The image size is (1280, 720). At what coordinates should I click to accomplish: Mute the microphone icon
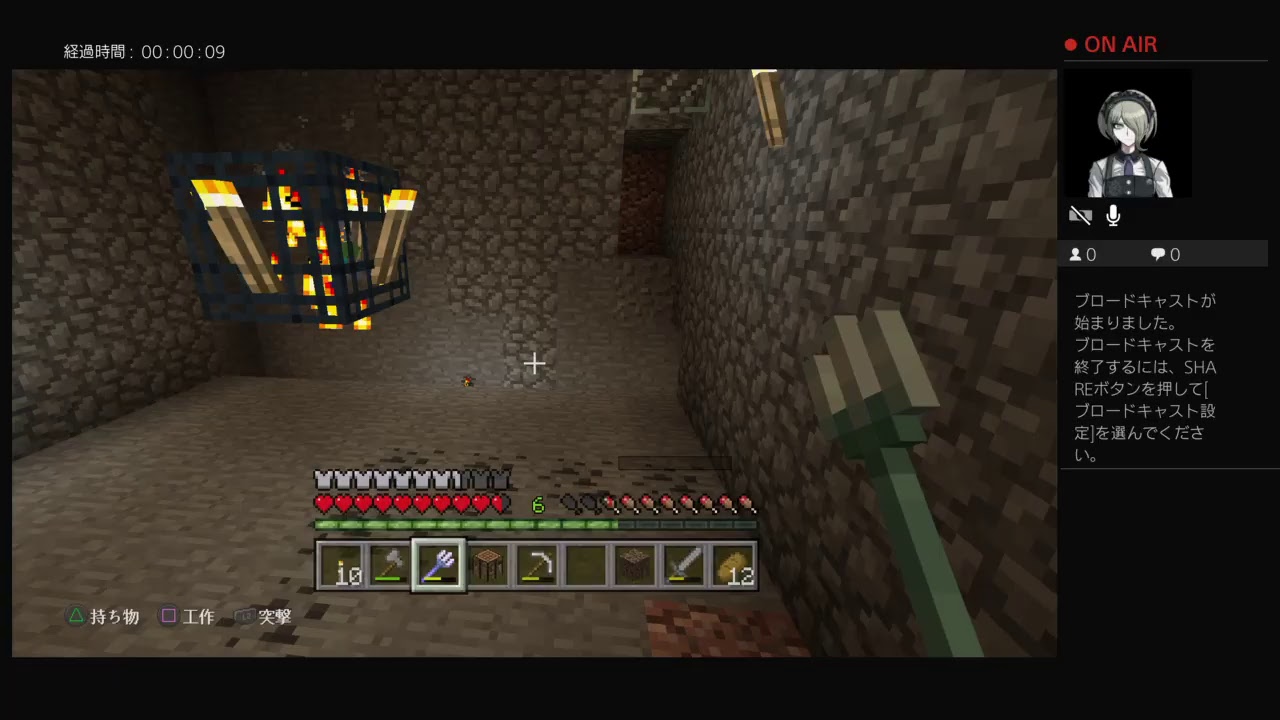click(x=1112, y=214)
